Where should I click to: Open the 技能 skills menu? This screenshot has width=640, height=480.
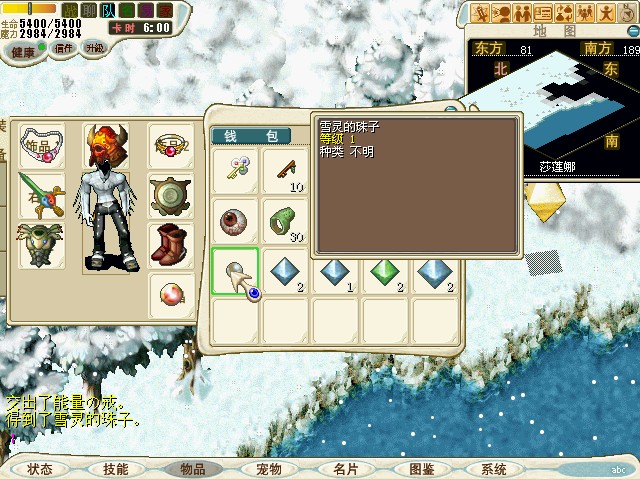coord(115,469)
